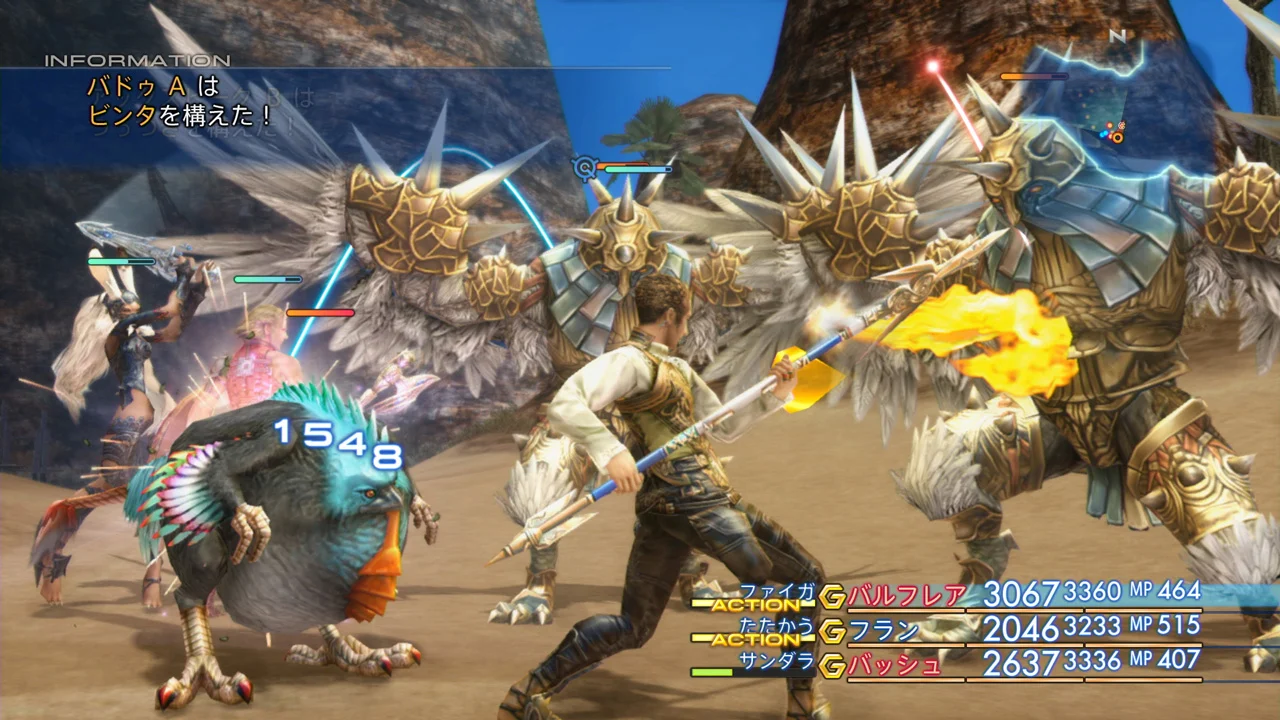Click the enemy HP bar on the minimap
The image size is (1280, 720).
[1033, 76]
